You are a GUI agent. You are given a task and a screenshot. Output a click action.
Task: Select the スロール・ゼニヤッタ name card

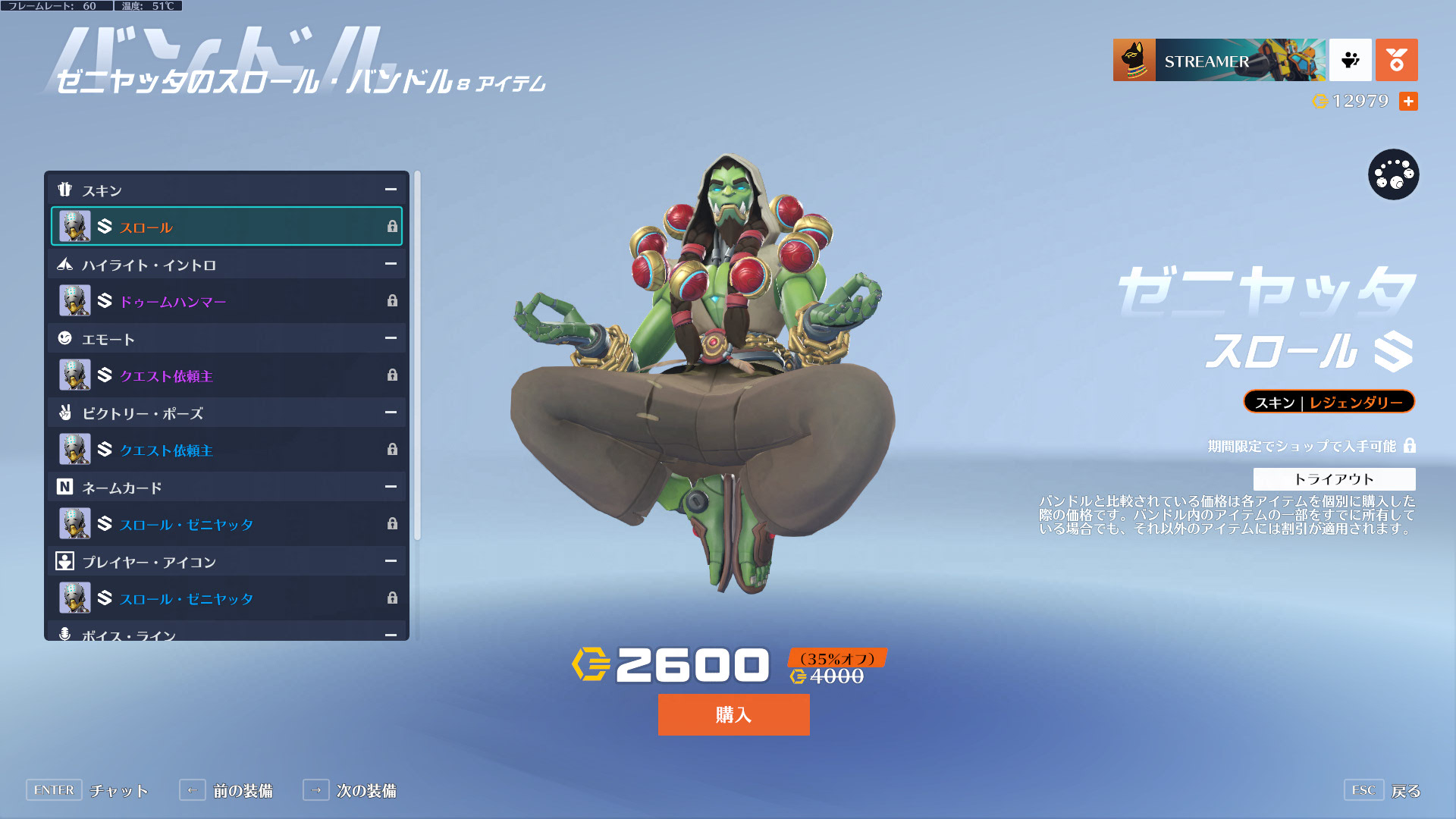click(226, 524)
